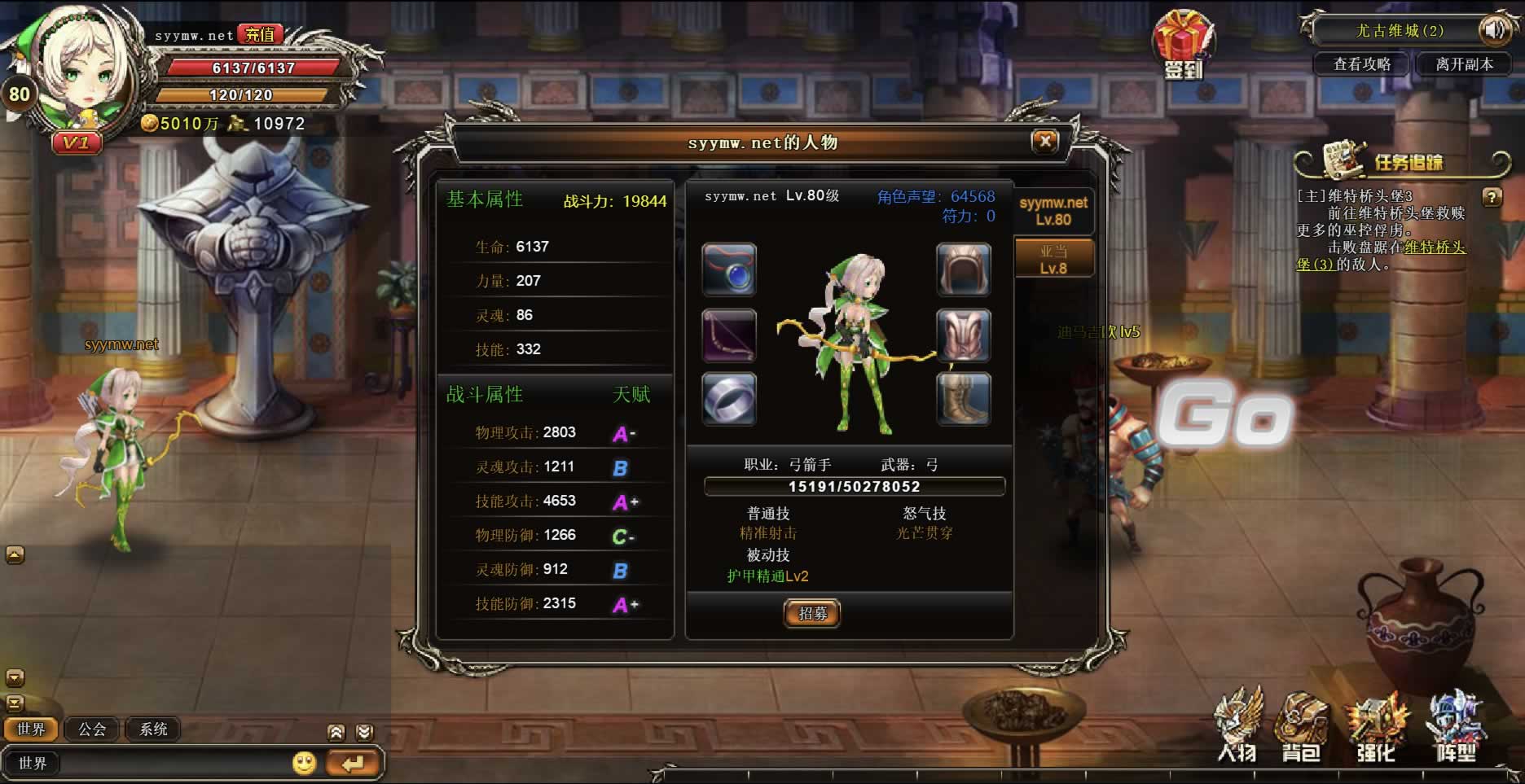1525x784 pixels.
Task: Switch chat to the 公会 guild tab
Action: point(92,729)
